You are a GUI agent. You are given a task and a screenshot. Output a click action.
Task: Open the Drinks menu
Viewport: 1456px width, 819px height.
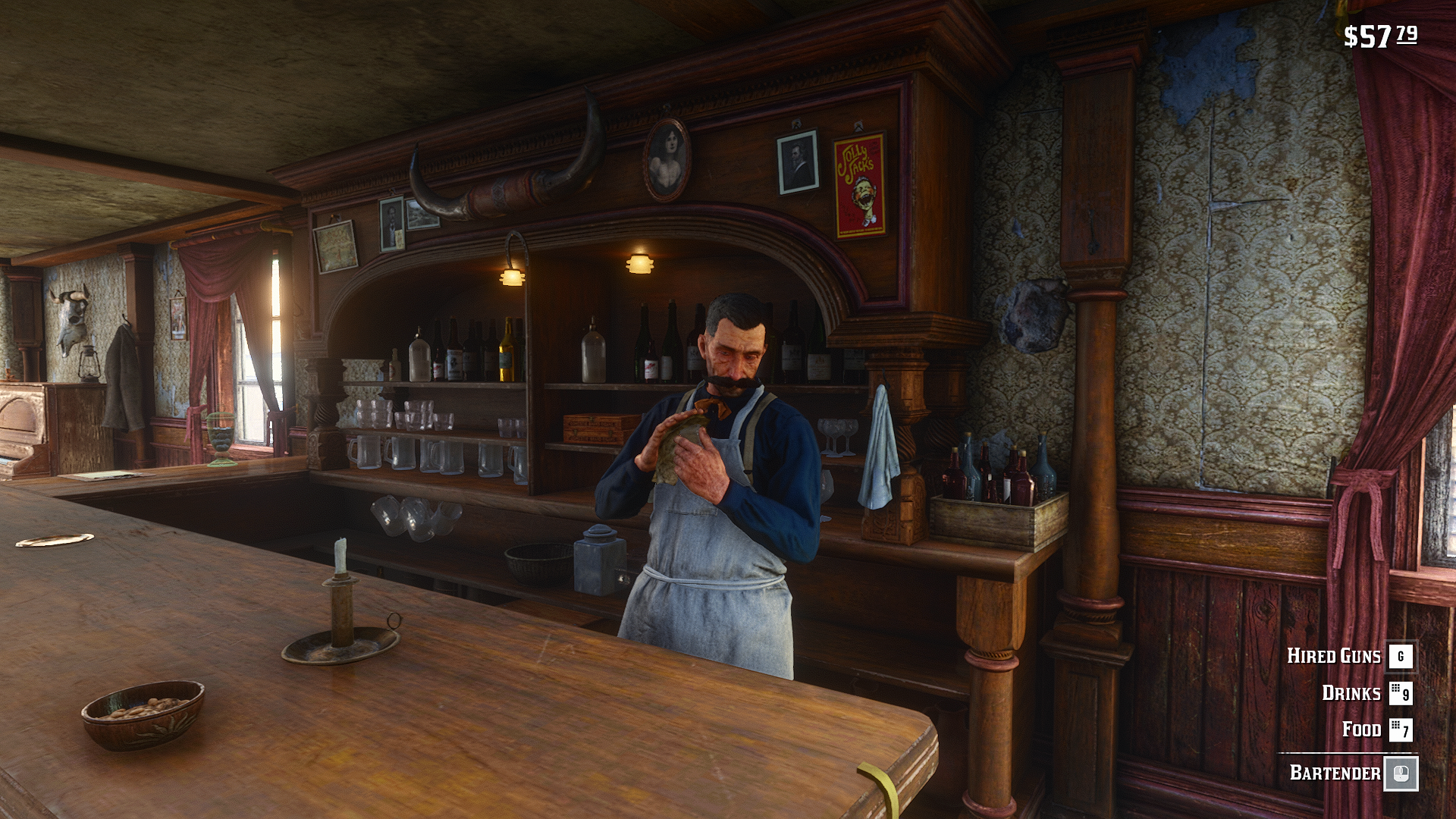[1352, 693]
